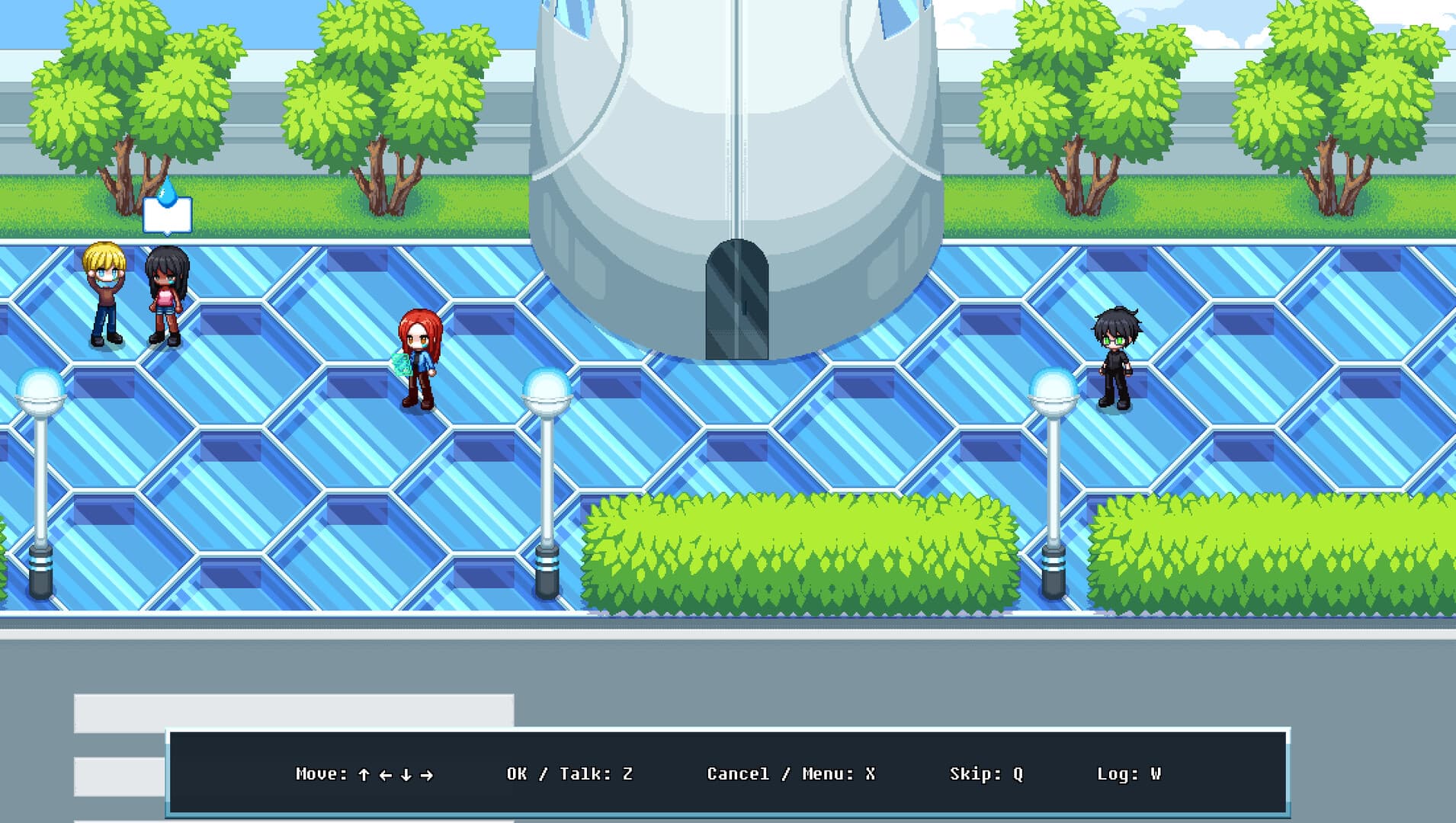Click the 'Cancel / Menu: X' control hint
This screenshot has height=823, width=1456.
[791, 773]
